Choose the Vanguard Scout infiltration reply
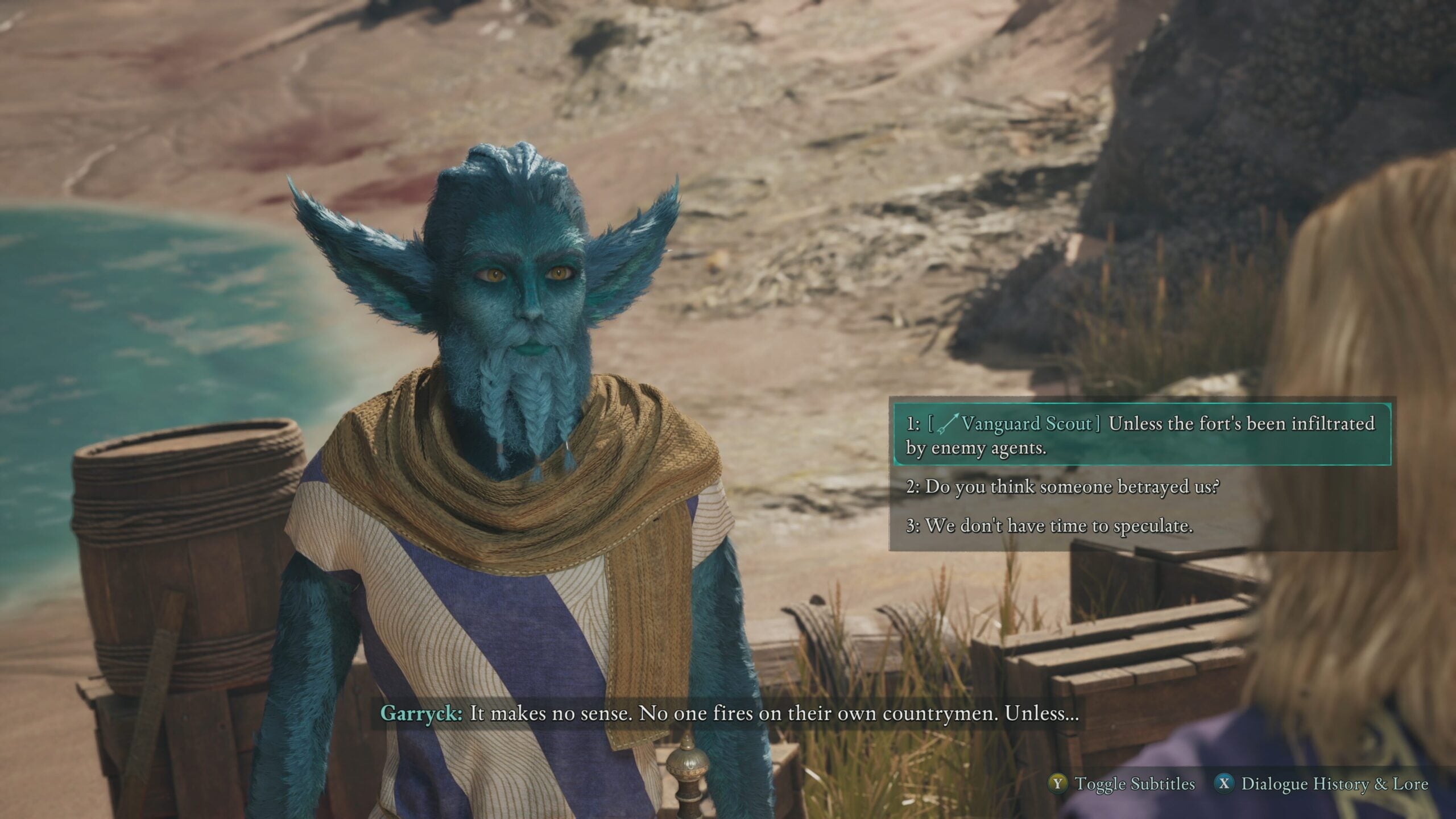The height and width of the screenshot is (819, 1456). [1141, 435]
